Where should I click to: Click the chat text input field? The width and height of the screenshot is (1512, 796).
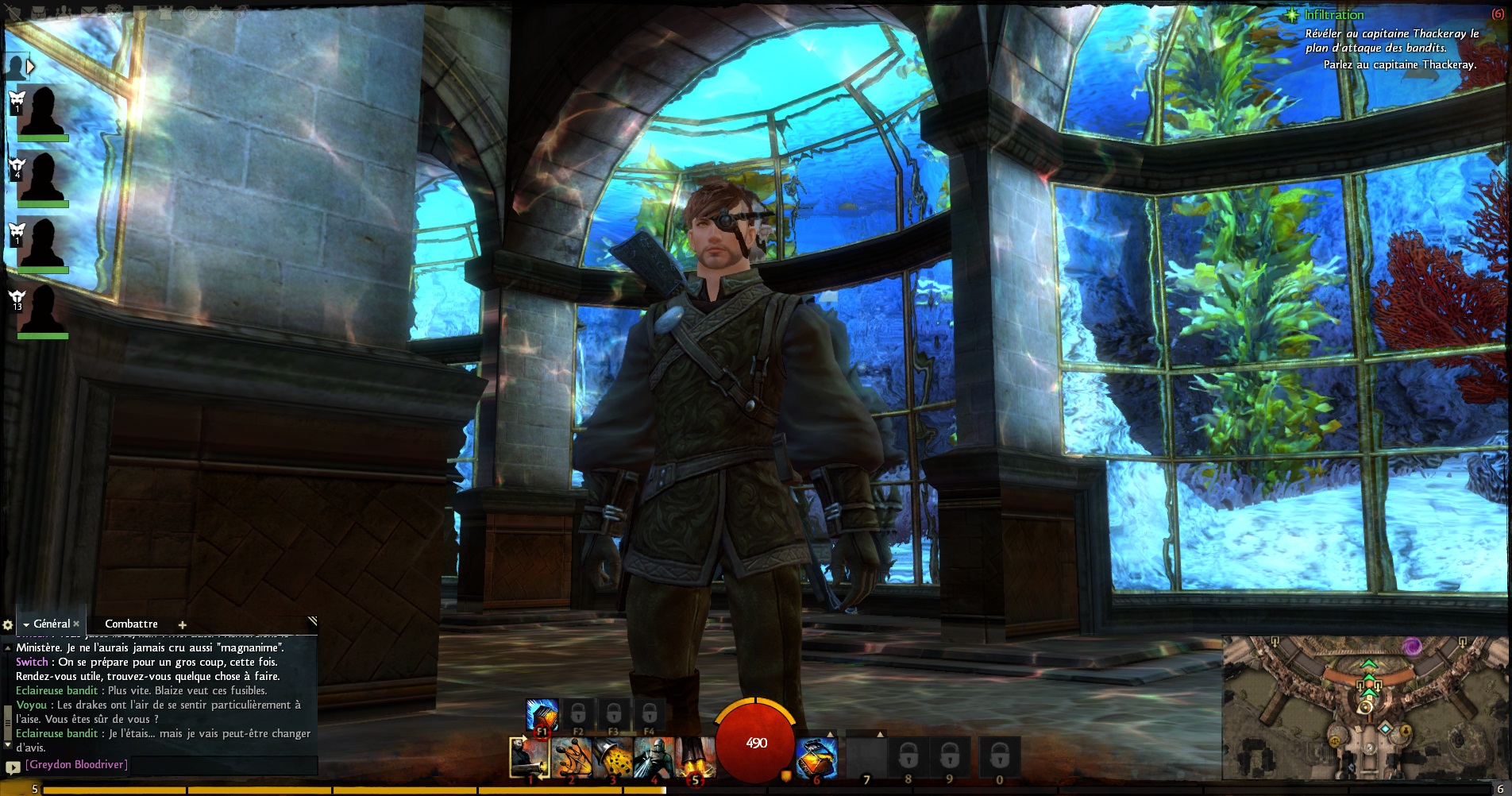click(x=167, y=765)
